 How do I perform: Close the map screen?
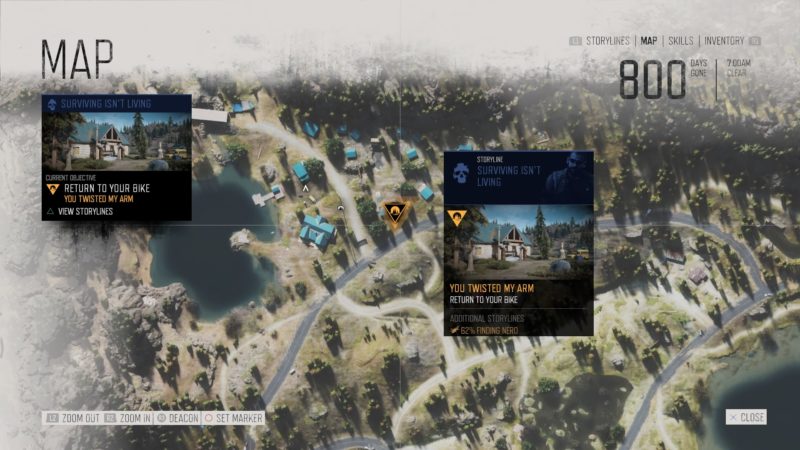click(747, 417)
